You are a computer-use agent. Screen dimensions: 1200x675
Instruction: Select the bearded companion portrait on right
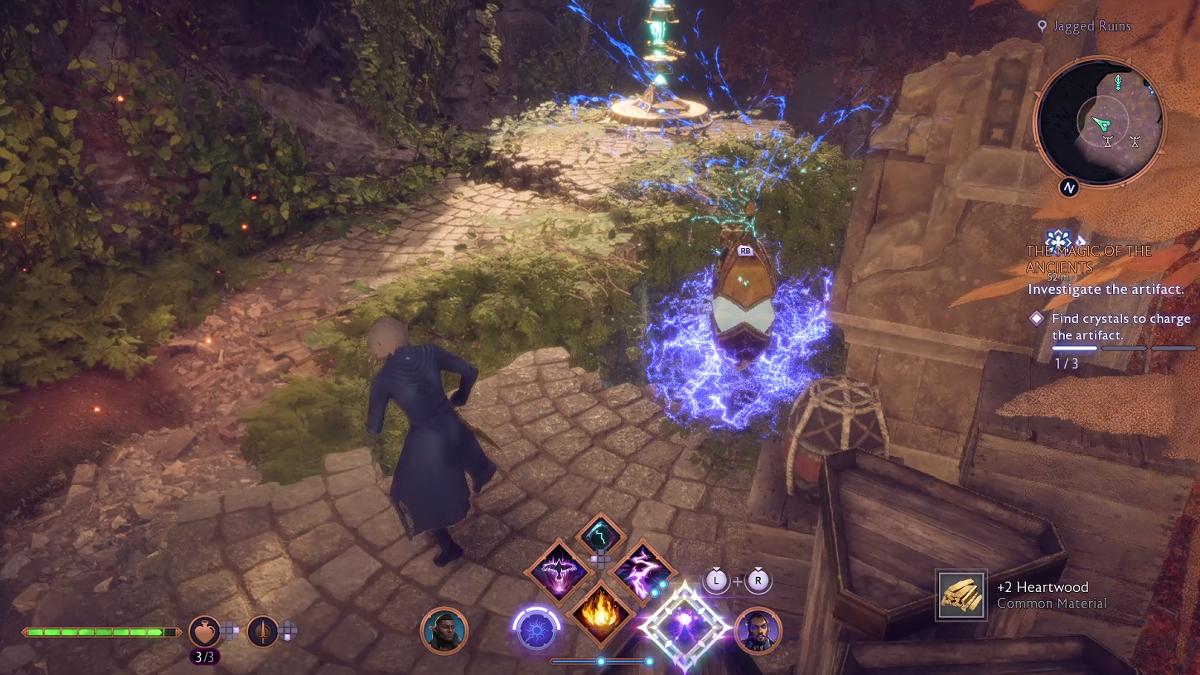tap(757, 630)
